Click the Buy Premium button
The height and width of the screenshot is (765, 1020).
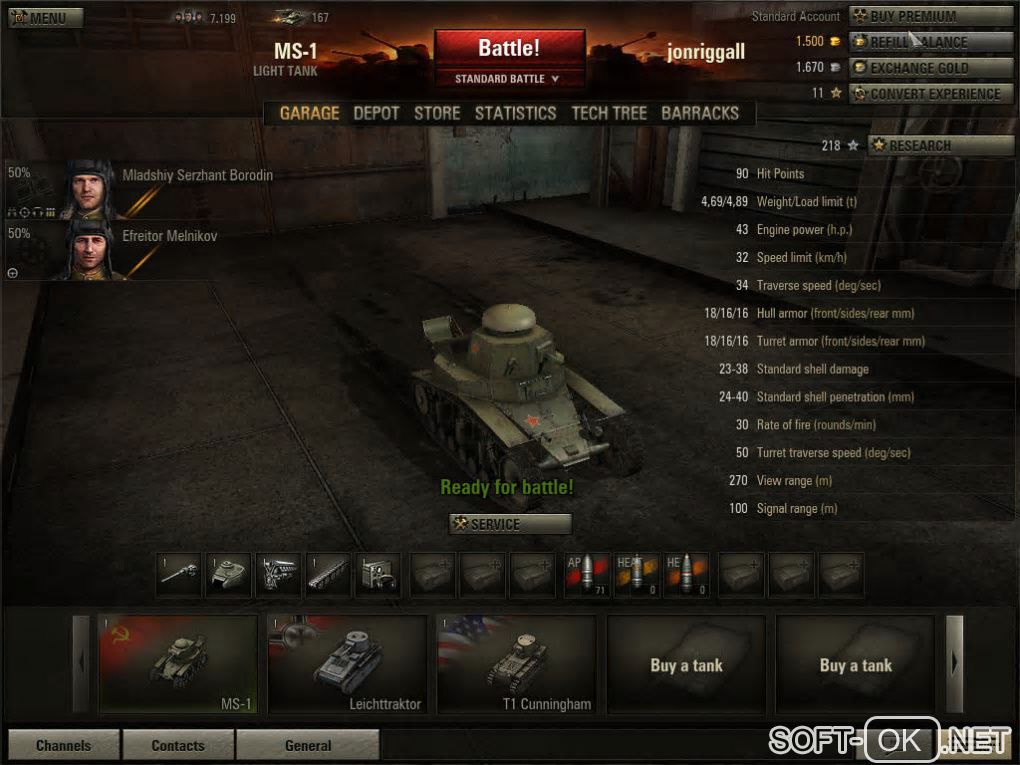[930, 16]
